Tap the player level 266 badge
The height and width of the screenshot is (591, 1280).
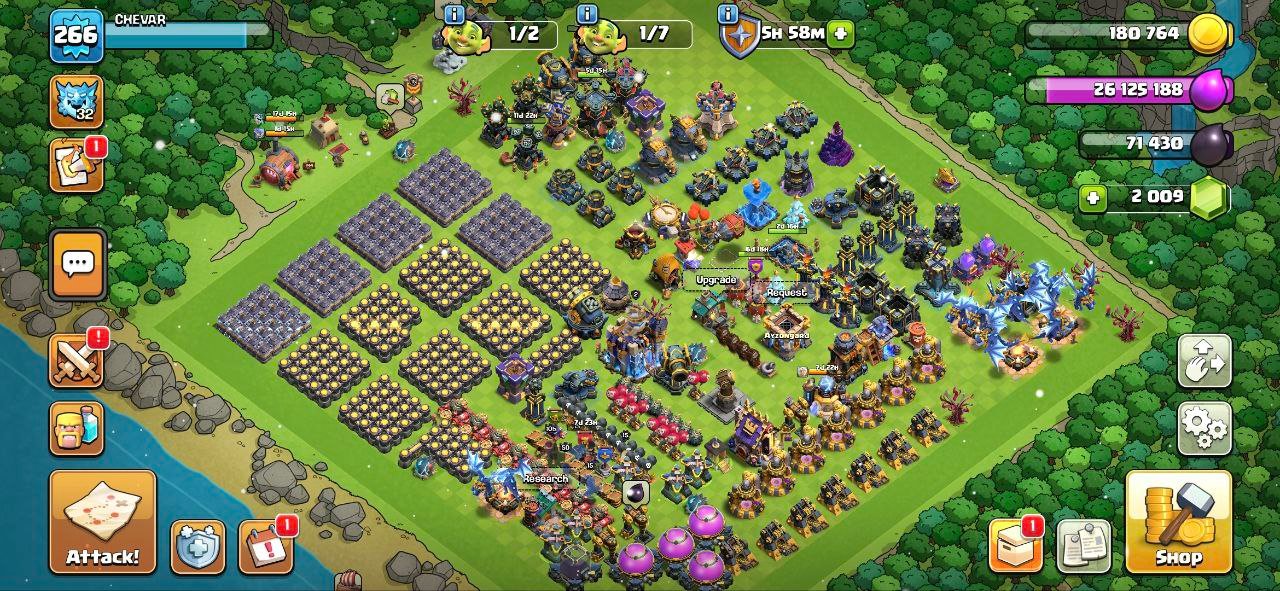pos(76,35)
